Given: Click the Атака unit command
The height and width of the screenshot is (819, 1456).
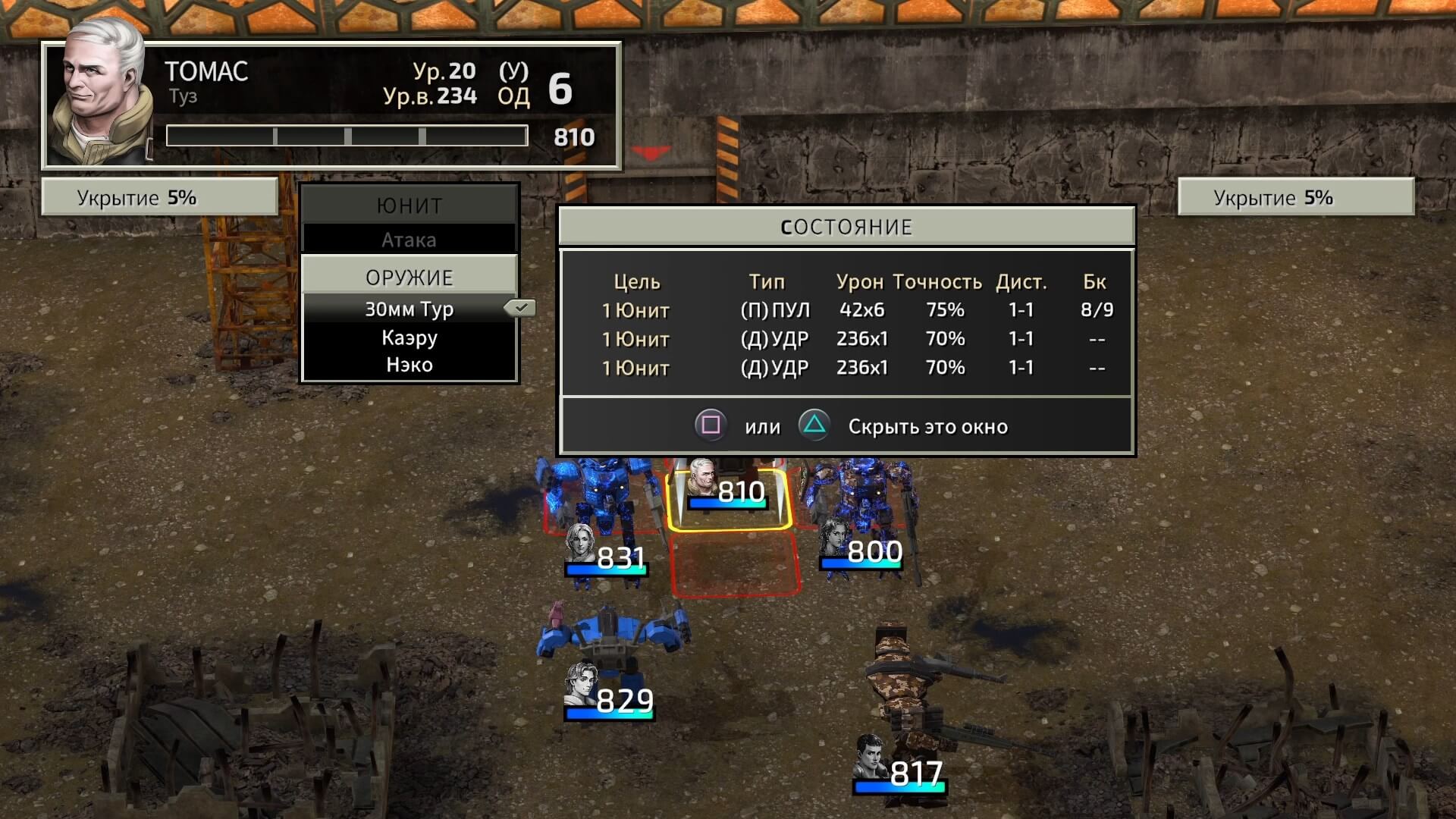Looking at the screenshot, I should 409,240.
